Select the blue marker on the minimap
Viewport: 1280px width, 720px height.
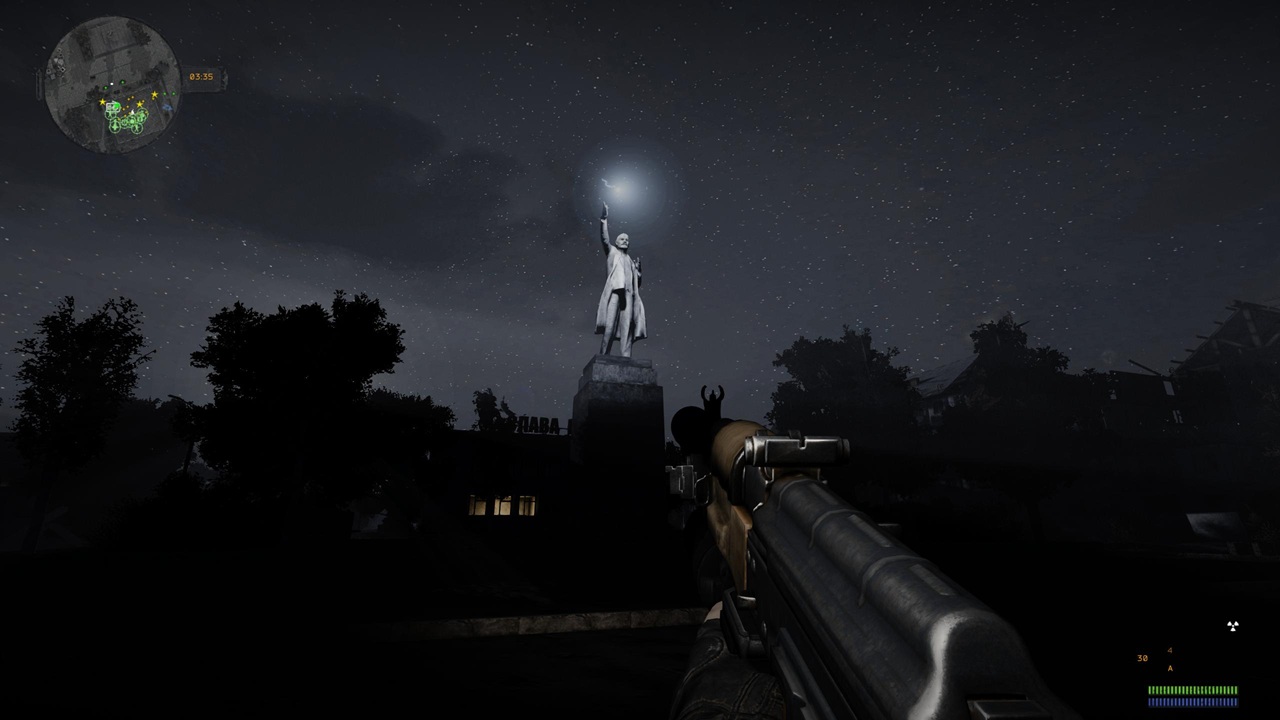167,107
